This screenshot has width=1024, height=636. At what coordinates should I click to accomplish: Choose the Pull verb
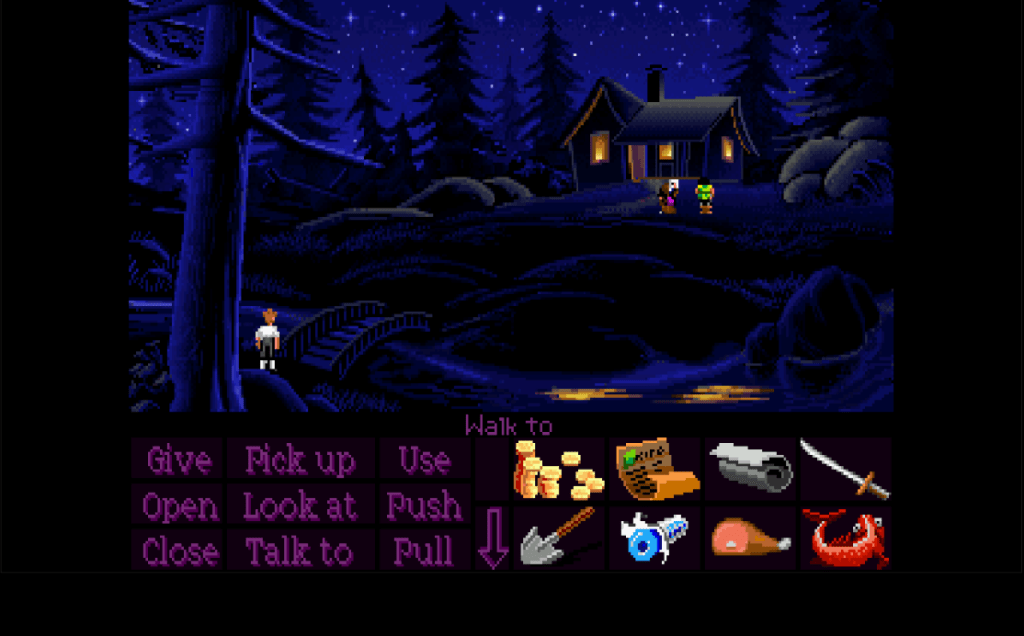[x=424, y=551]
